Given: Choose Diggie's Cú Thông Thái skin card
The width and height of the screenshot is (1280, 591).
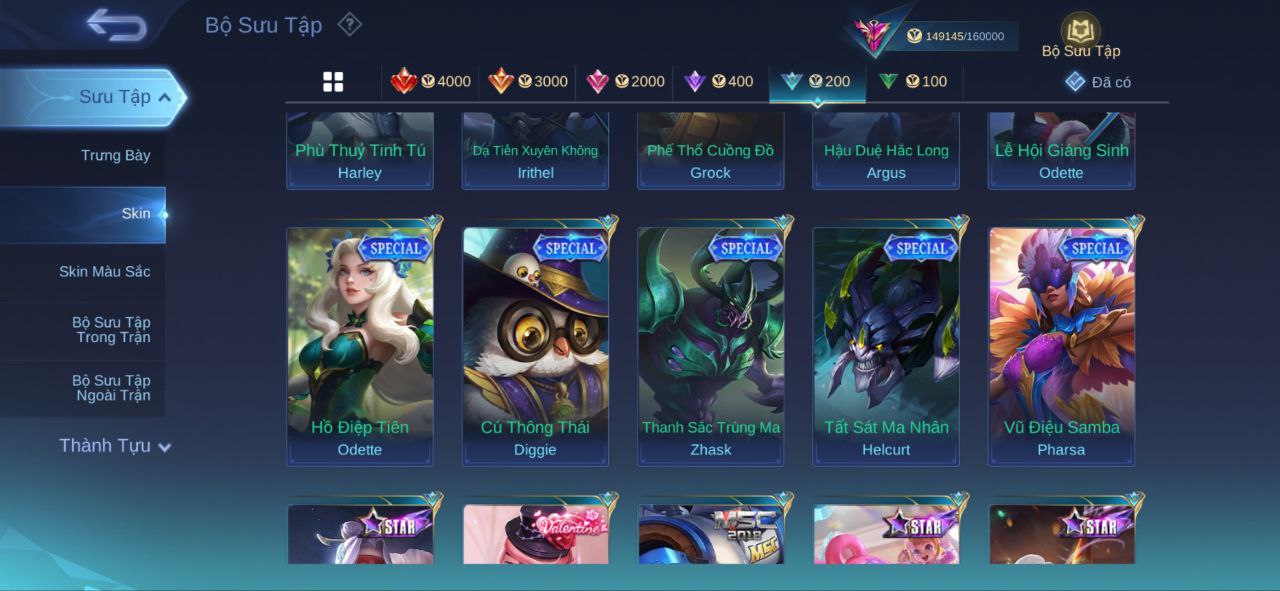Looking at the screenshot, I should click(535, 346).
